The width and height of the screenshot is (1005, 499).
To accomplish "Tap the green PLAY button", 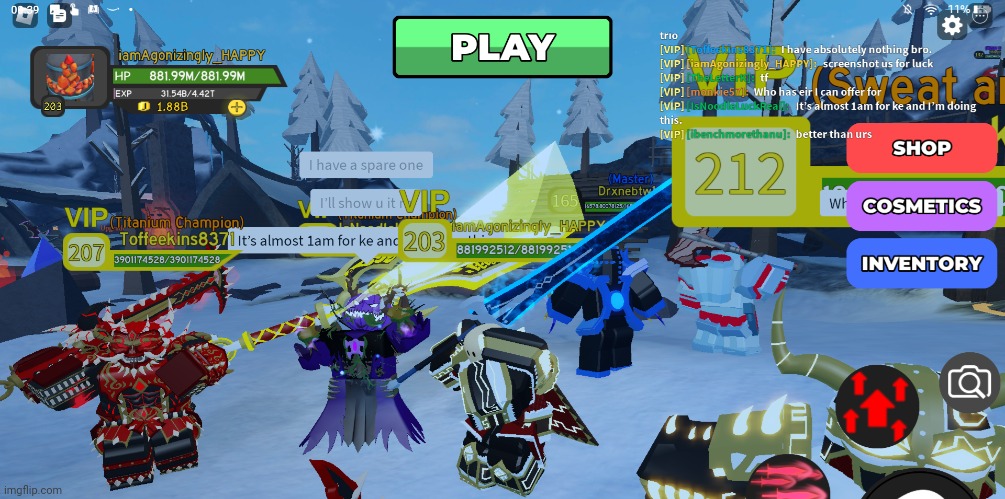I will coord(502,47).
